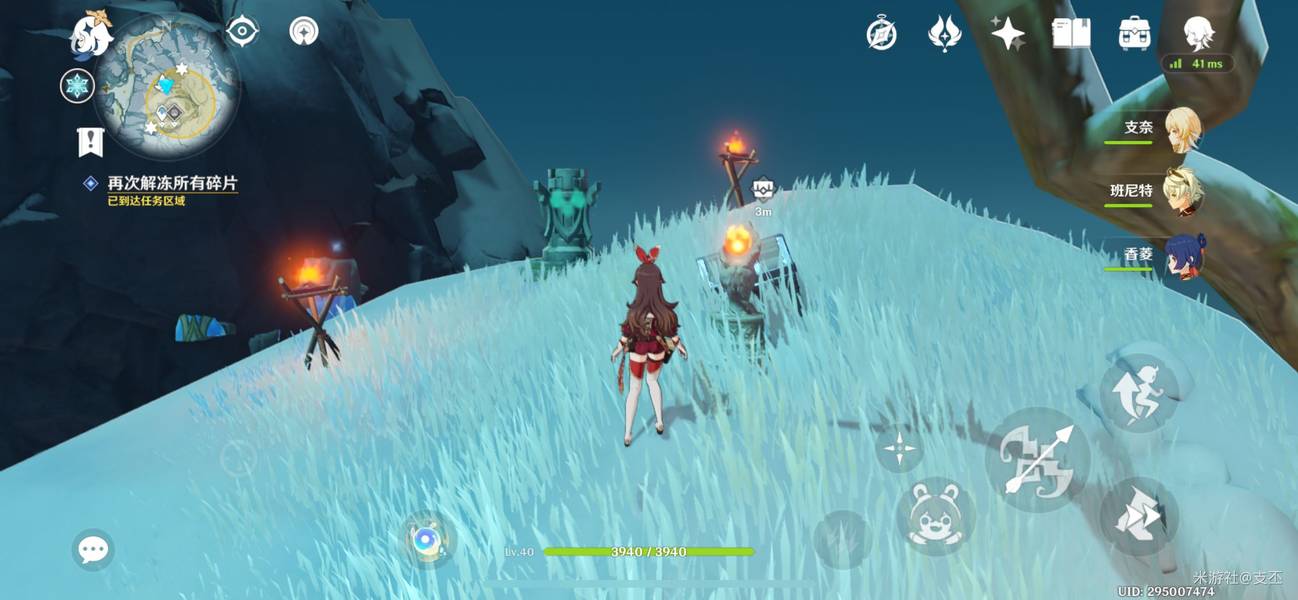Open the Paimon menu

coord(91,35)
